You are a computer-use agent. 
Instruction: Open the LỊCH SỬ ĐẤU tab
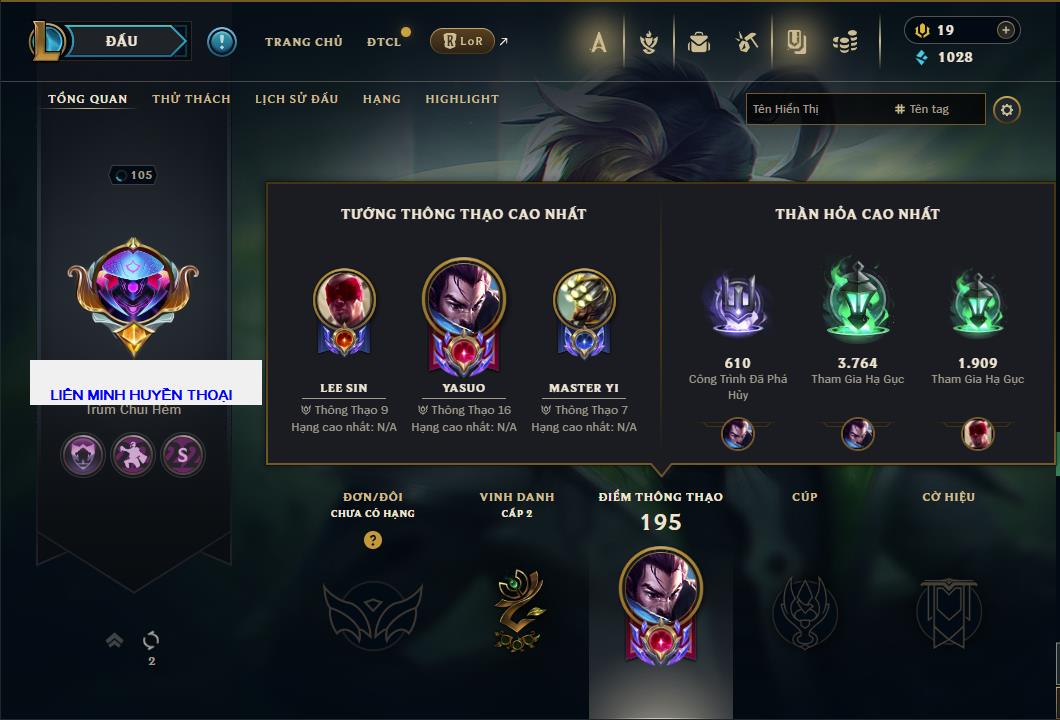pyautogui.click(x=296, y=99)
